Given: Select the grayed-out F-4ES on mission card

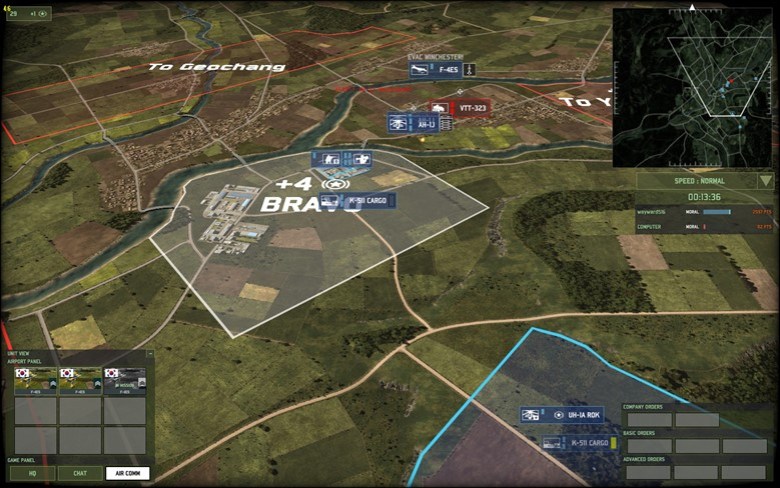Looking at the screenshot, I should [125, 381].
